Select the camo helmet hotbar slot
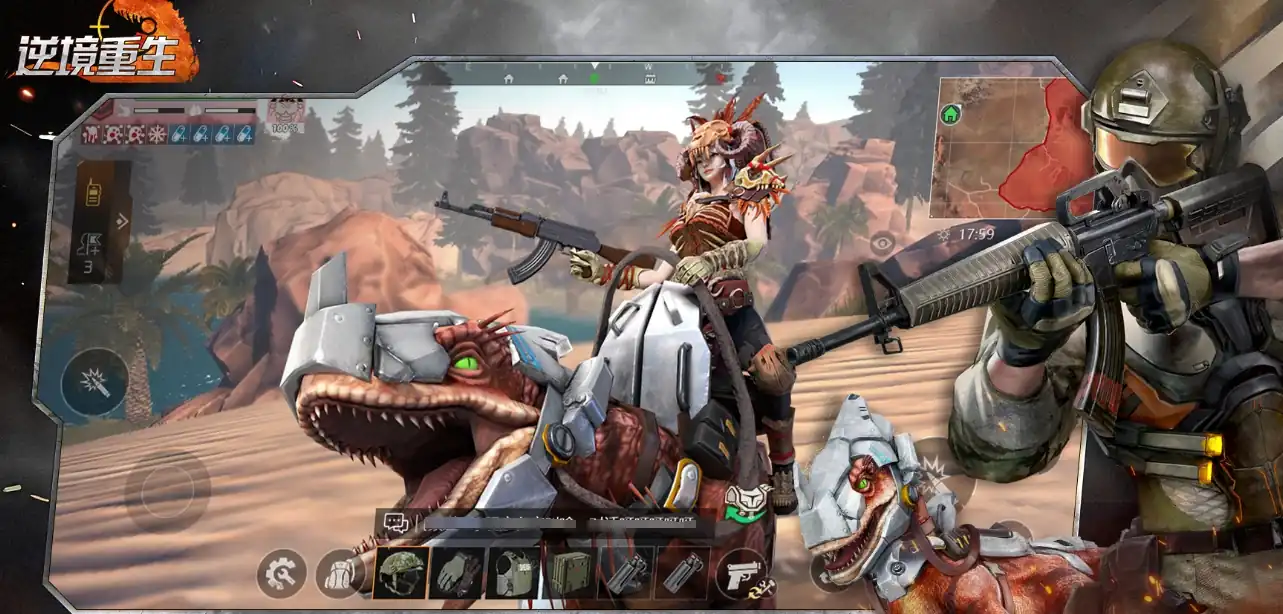Screen dimensions: 1283x614 pyautogui.click(x=401, y=573)
